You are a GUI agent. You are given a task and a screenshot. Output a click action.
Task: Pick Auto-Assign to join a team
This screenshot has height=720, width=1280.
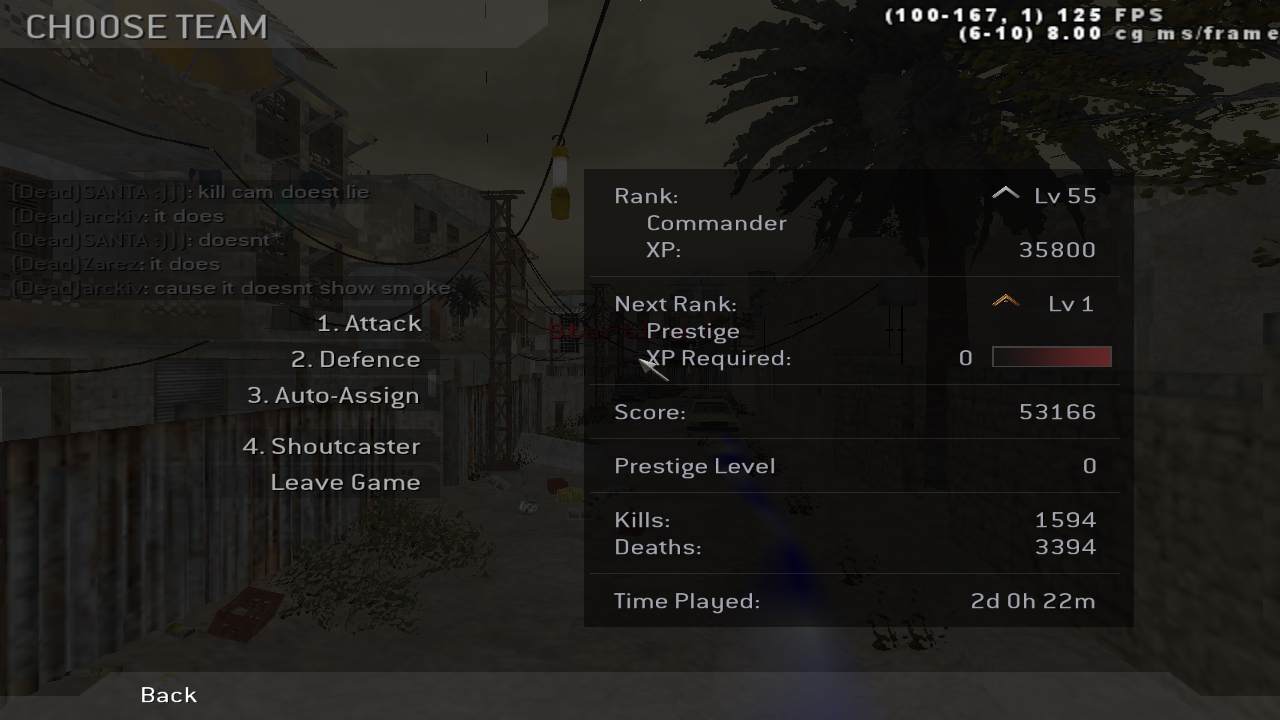(333, 396)
